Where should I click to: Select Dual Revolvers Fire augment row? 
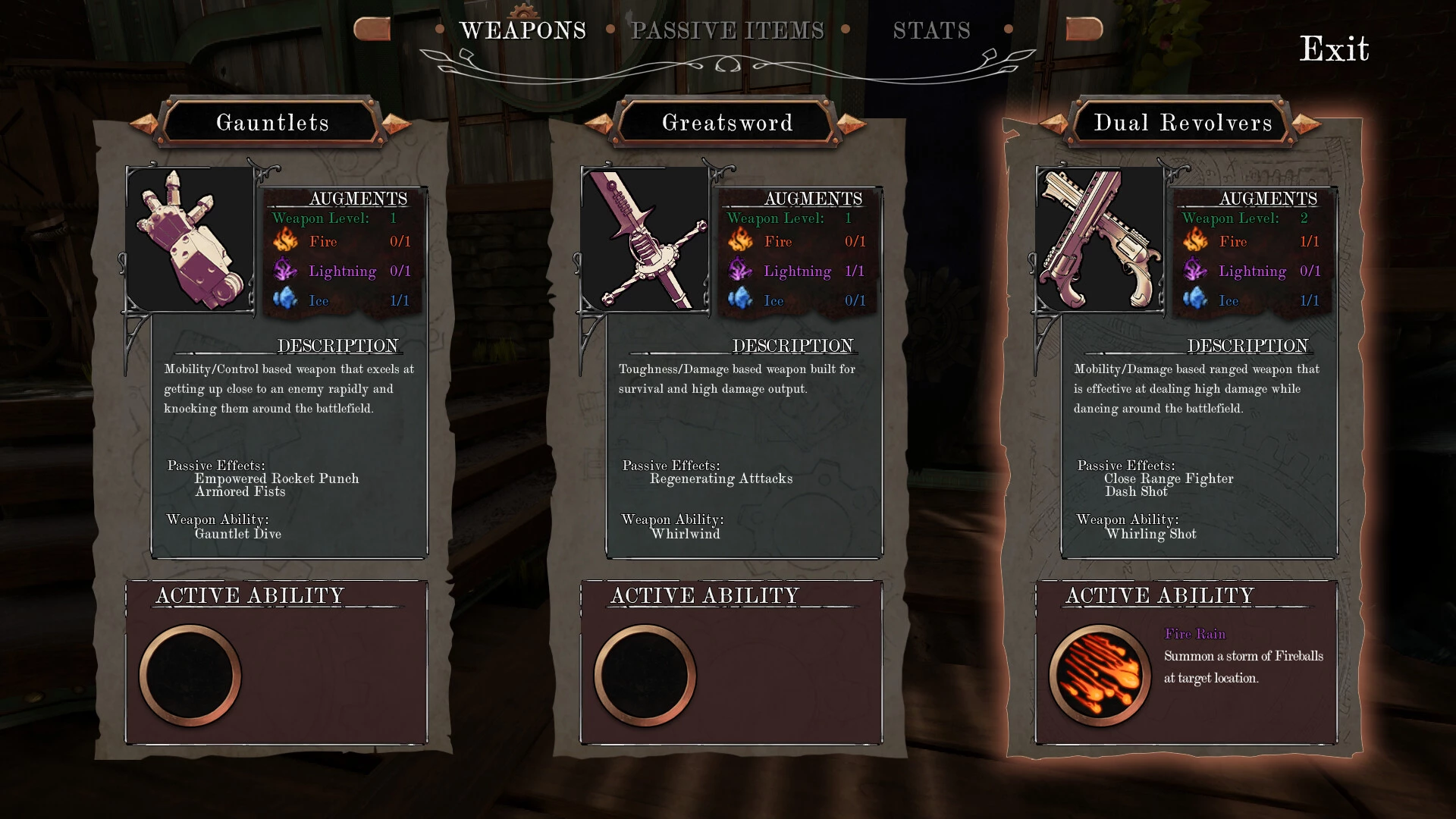click(x=1251, y=241)
